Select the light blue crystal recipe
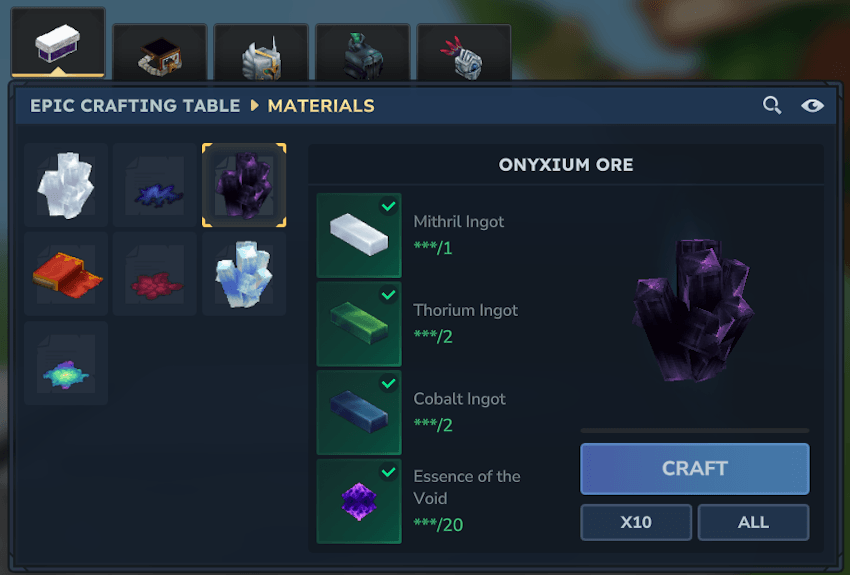This screenshot has width=850, height=575. 244,275
